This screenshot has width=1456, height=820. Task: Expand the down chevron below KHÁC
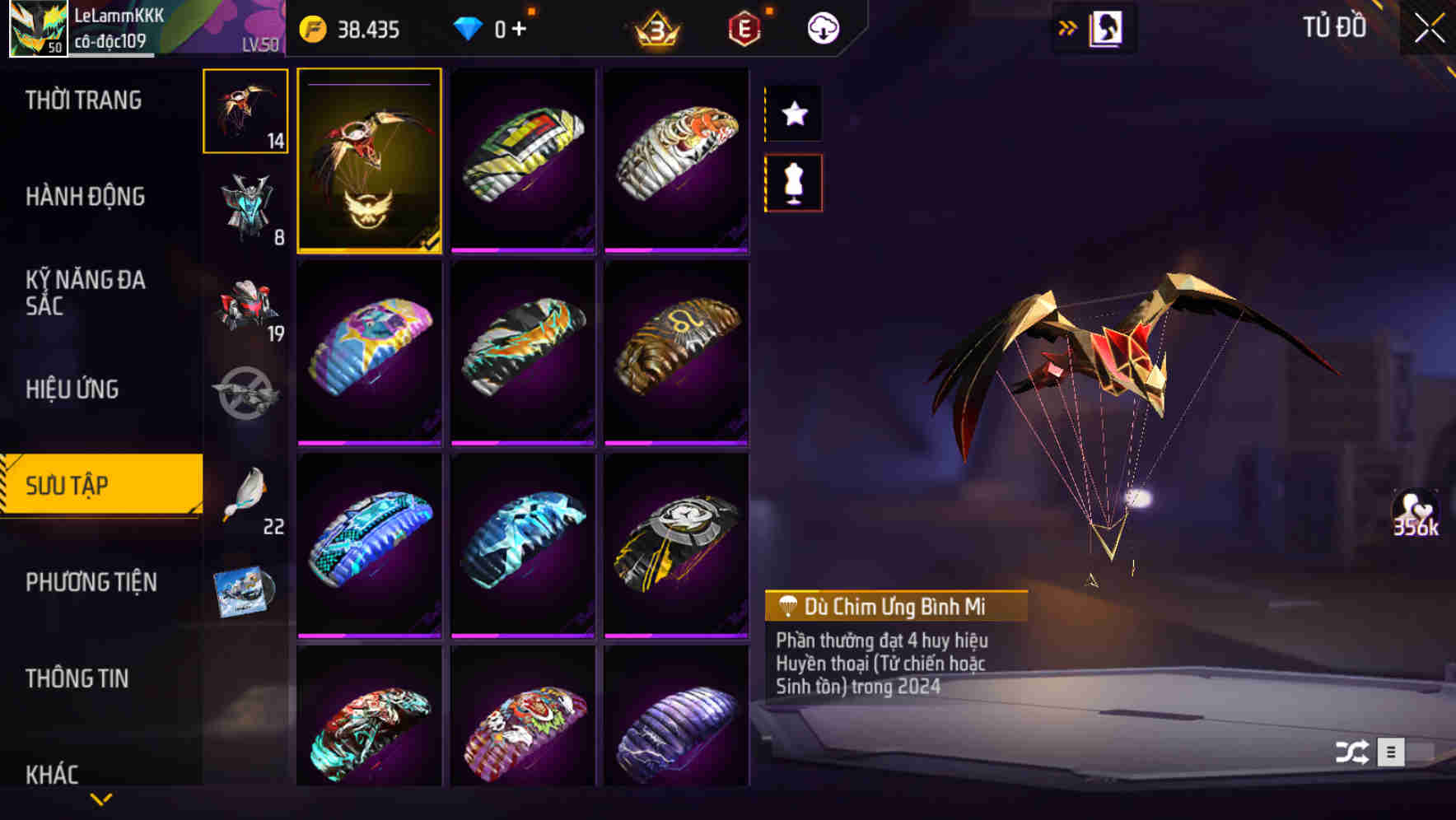(x=101, y=799)
